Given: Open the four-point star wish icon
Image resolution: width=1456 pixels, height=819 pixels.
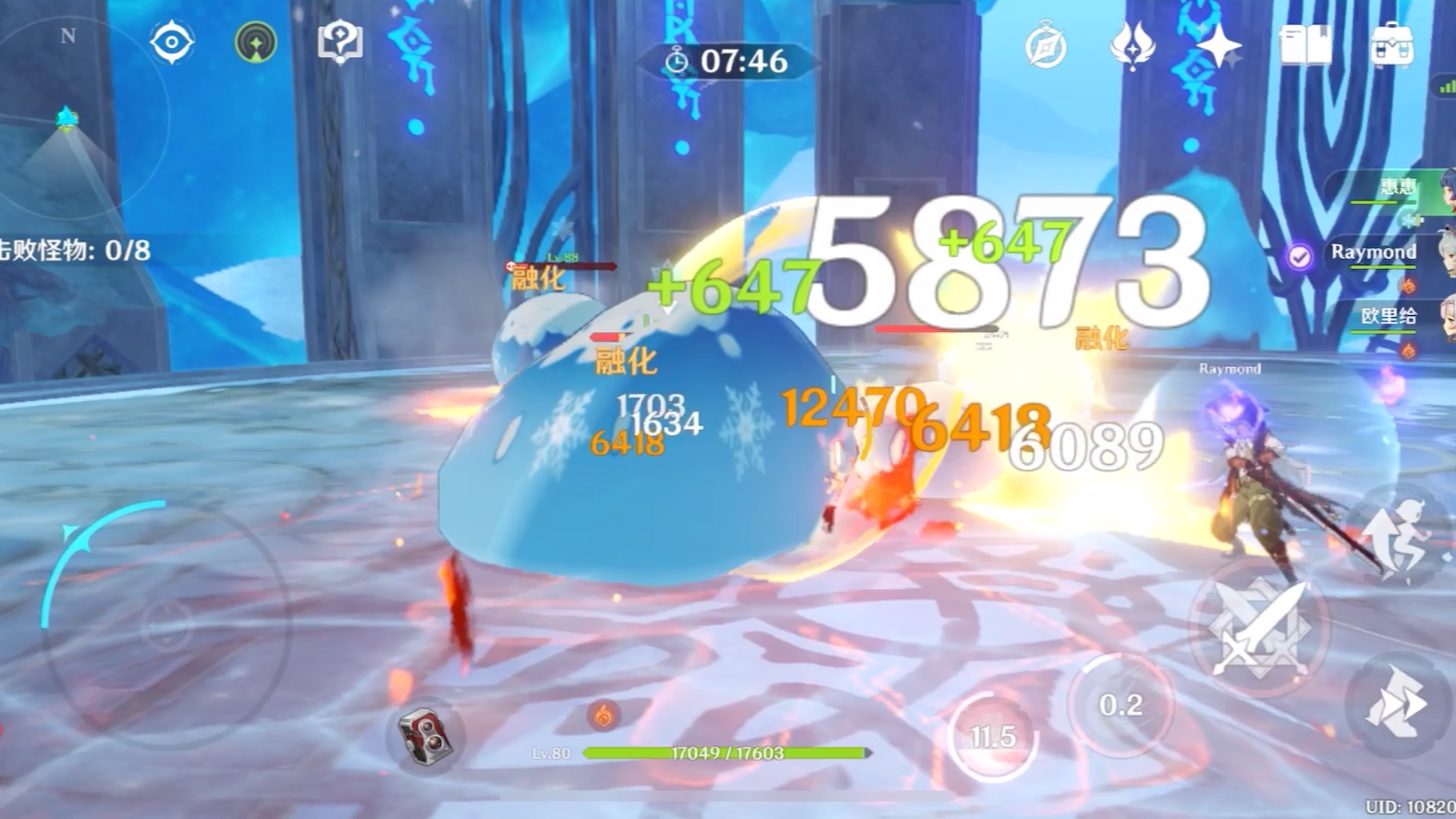Looking at the screenshot, I should (1219, 45).
